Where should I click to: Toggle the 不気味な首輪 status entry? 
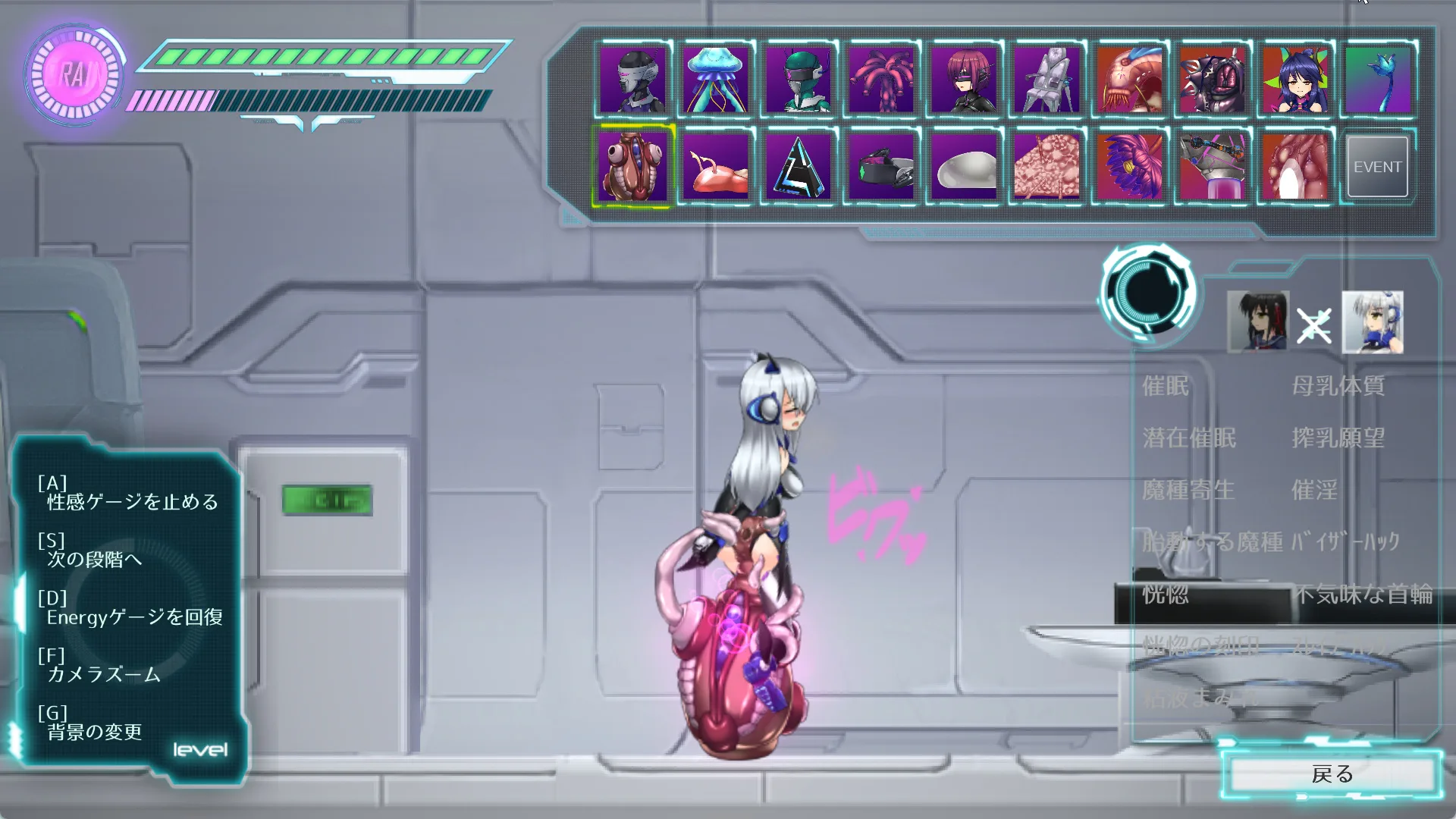click(1363, 595)
